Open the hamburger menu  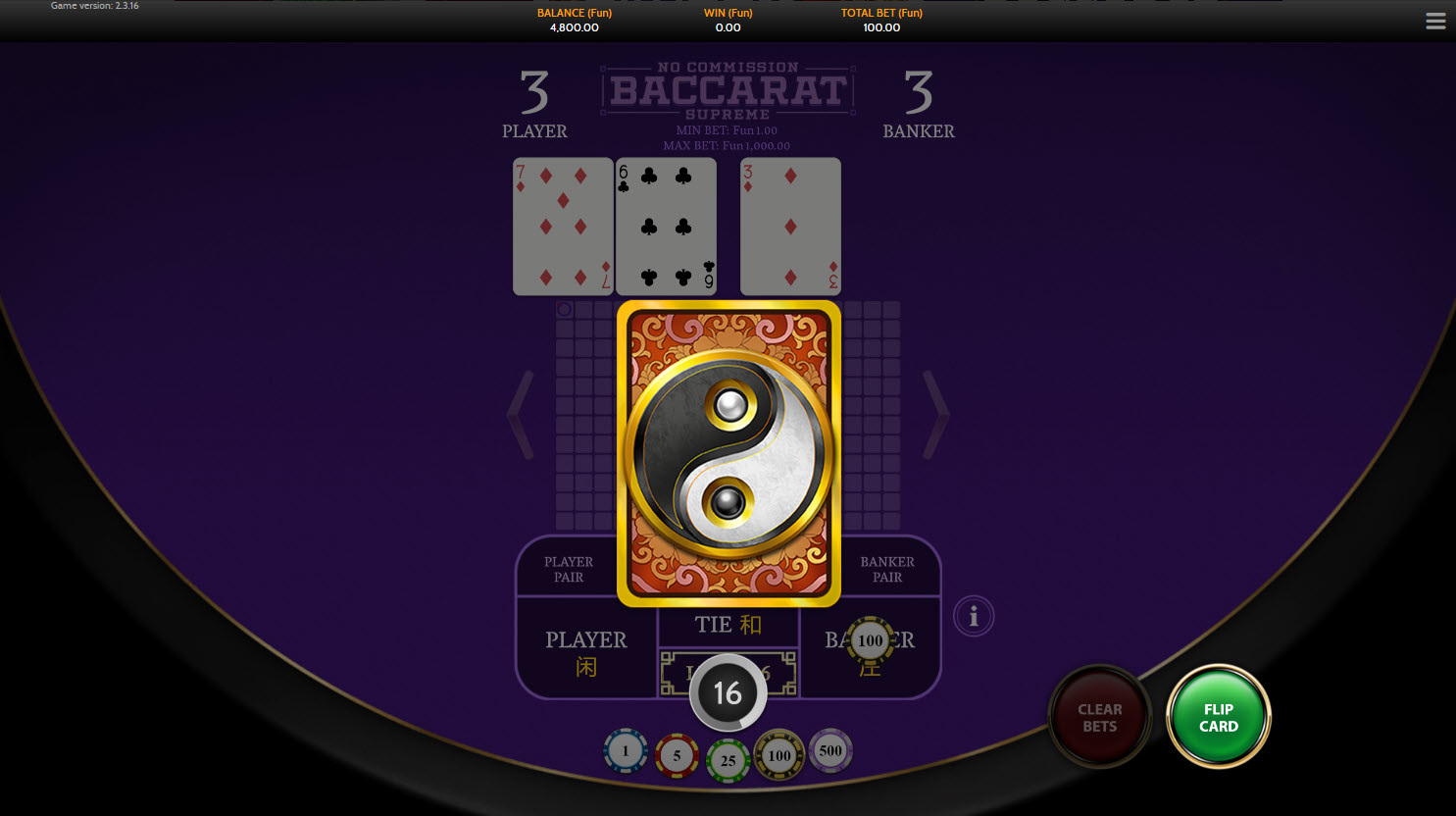[1435, 22]
